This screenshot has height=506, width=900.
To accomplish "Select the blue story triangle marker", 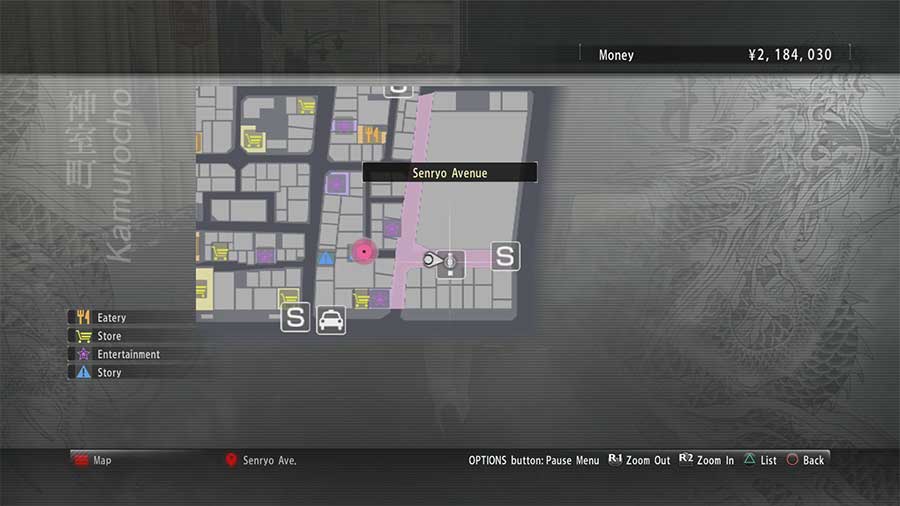I will [325, 258].
